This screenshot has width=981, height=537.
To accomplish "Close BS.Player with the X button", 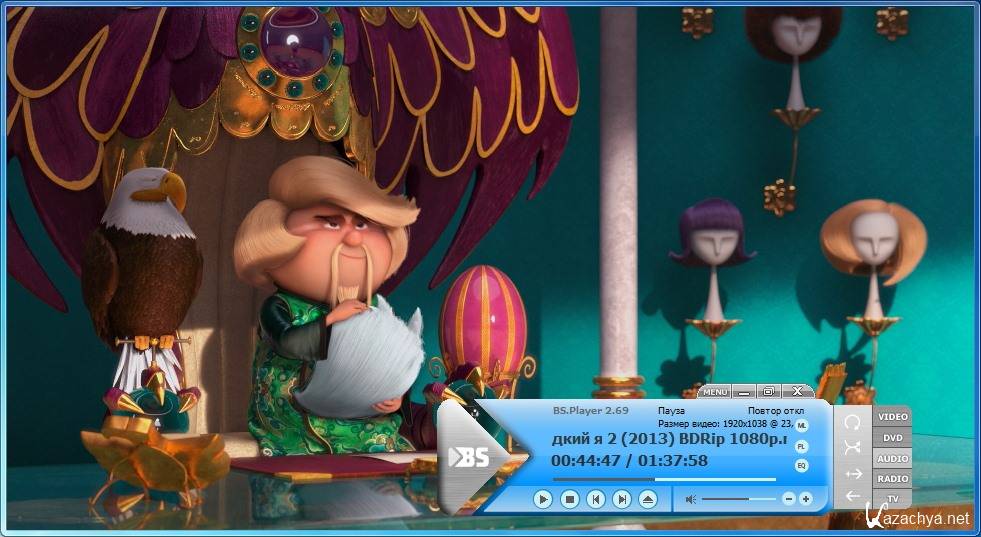I will (797, 392).
